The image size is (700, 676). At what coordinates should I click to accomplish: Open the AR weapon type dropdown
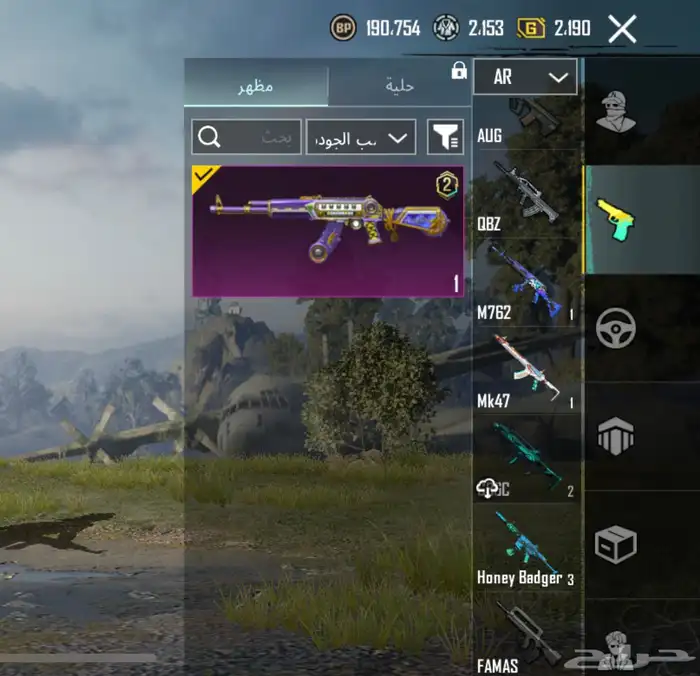525,77
